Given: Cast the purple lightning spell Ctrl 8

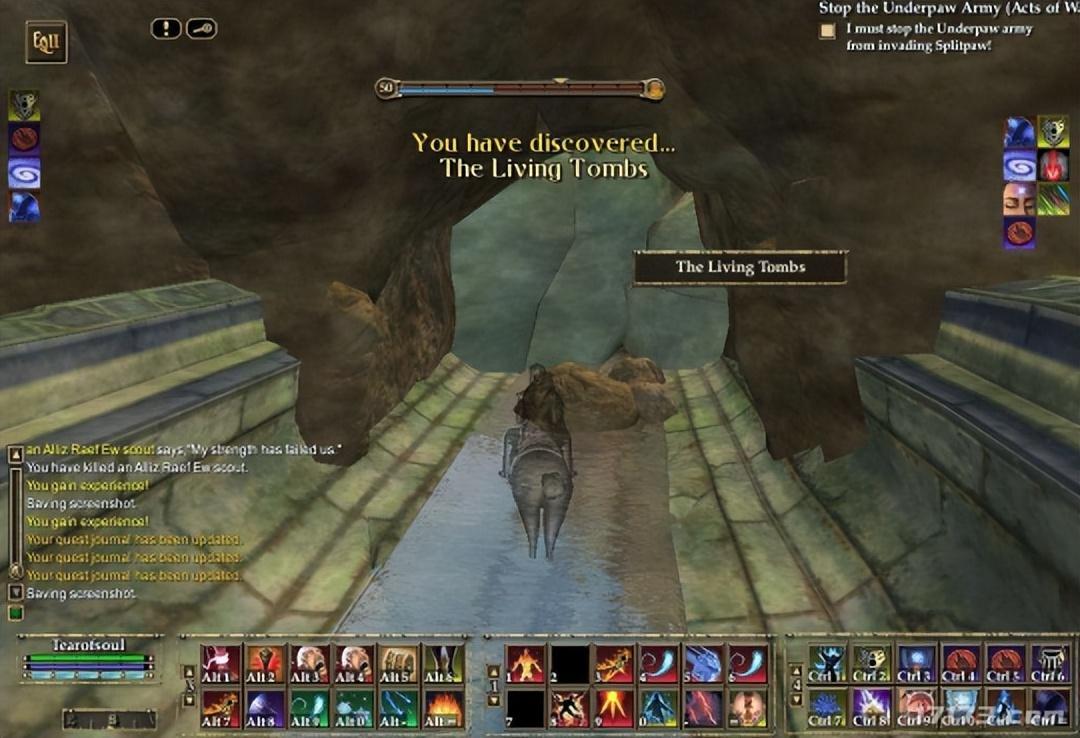Looking at the screenshot, I should 871,708.
